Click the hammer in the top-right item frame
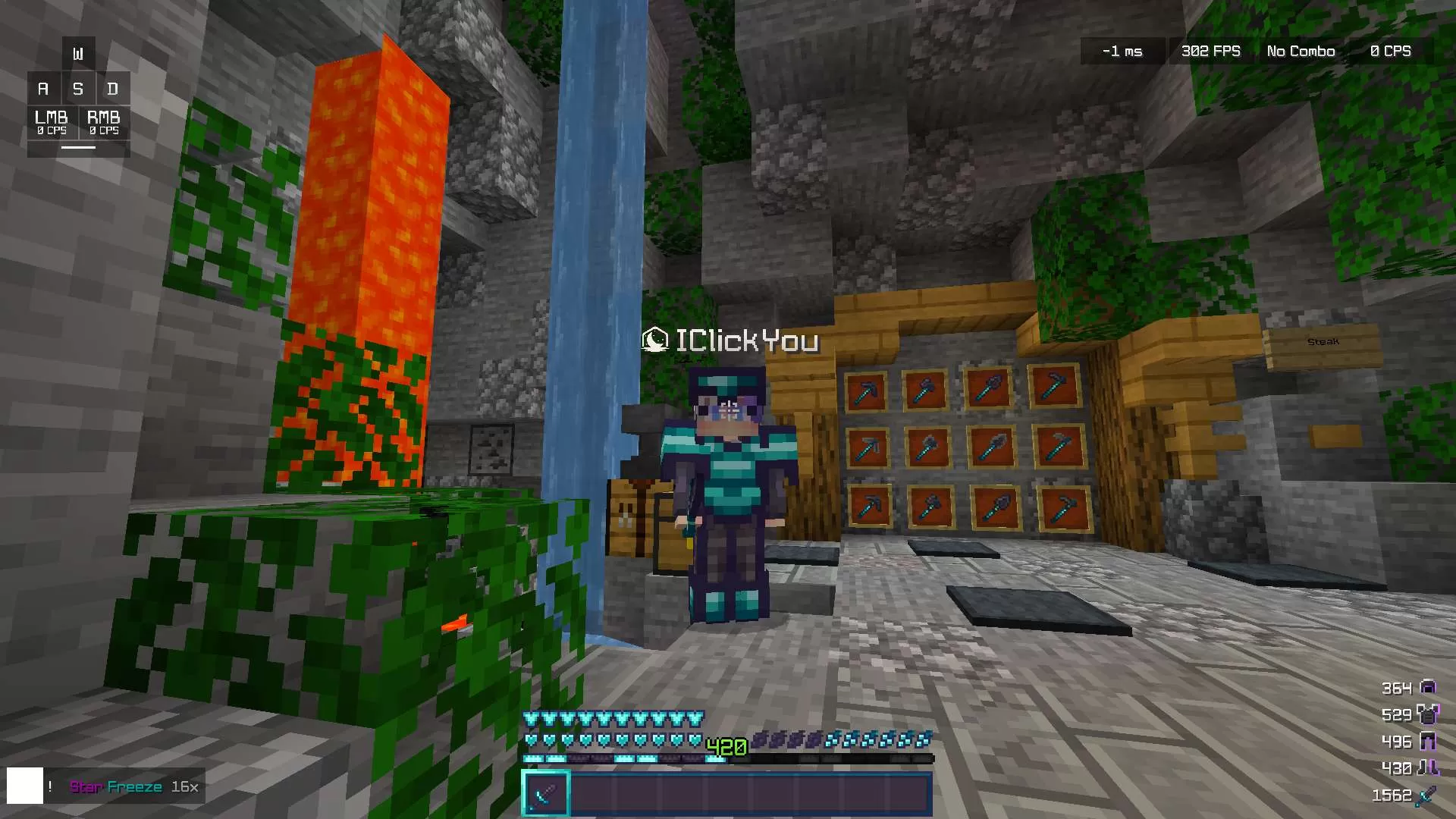 click(1053, 387)
